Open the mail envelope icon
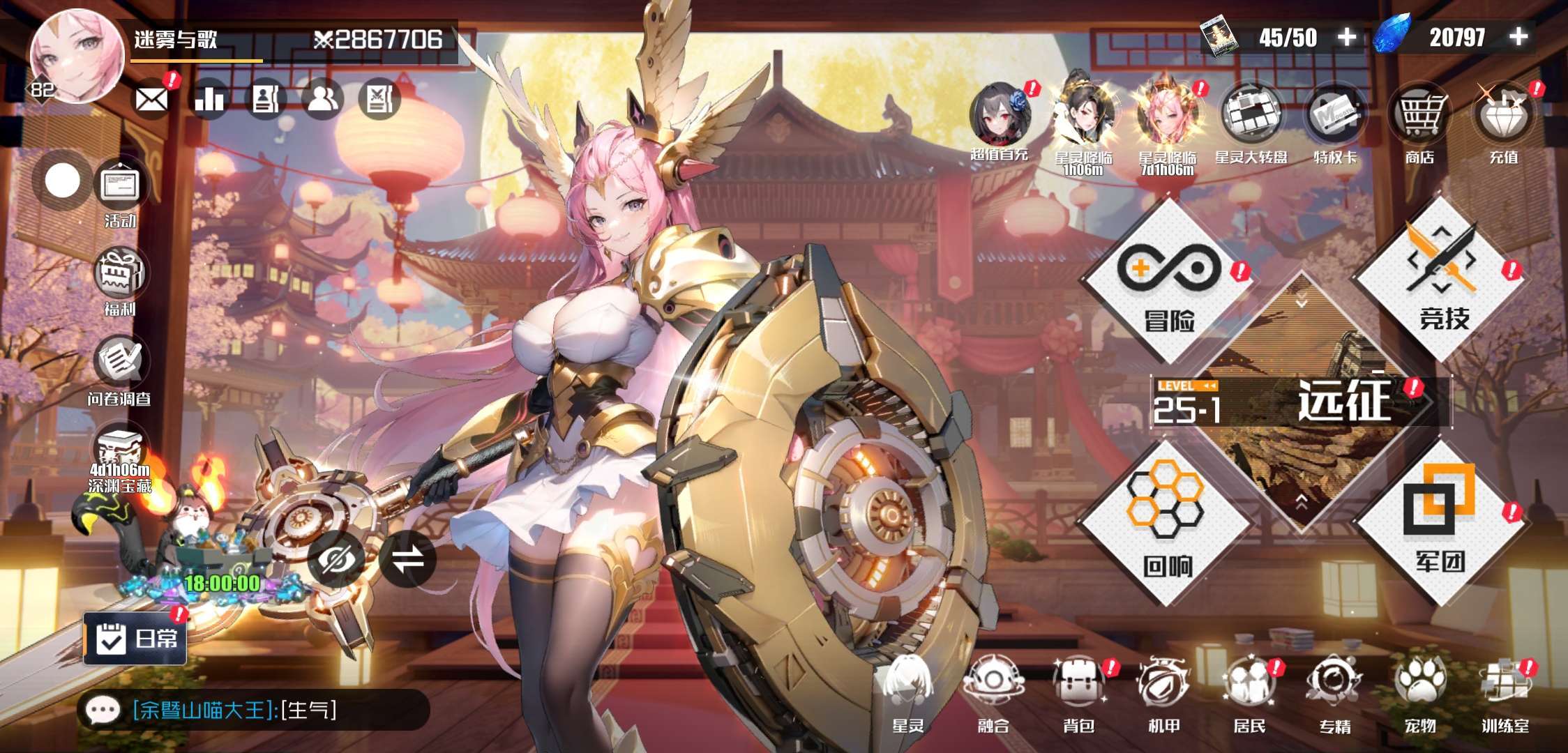 click(152, 100)
